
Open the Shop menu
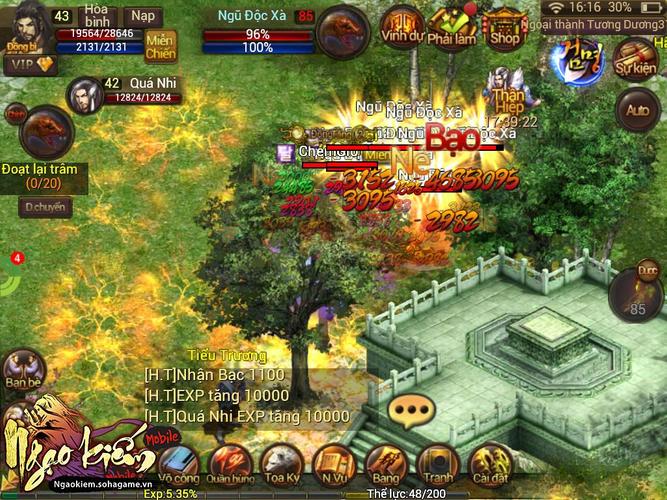(504, 27)
